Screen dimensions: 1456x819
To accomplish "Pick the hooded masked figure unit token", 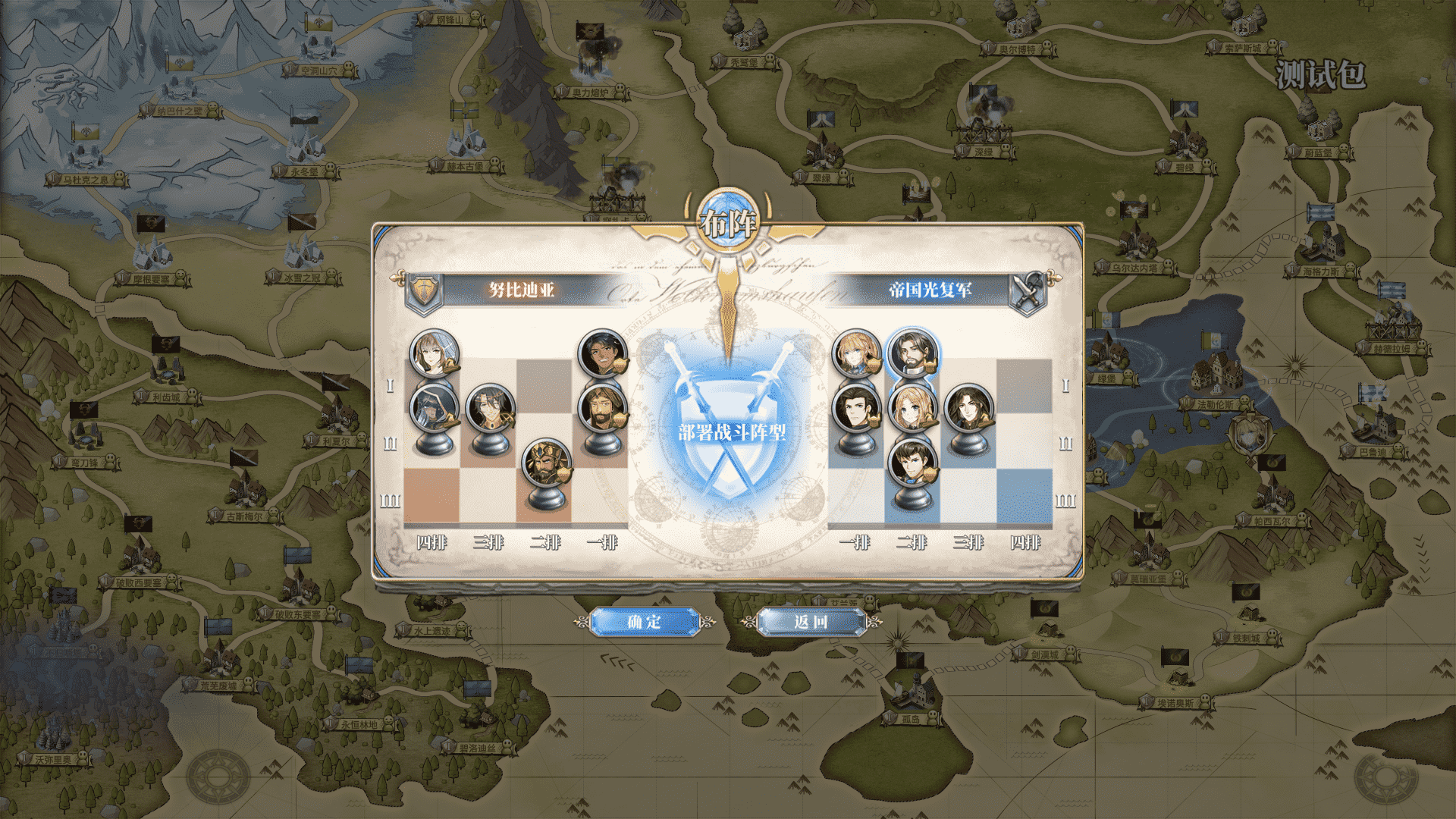I will tap(434, 409).
